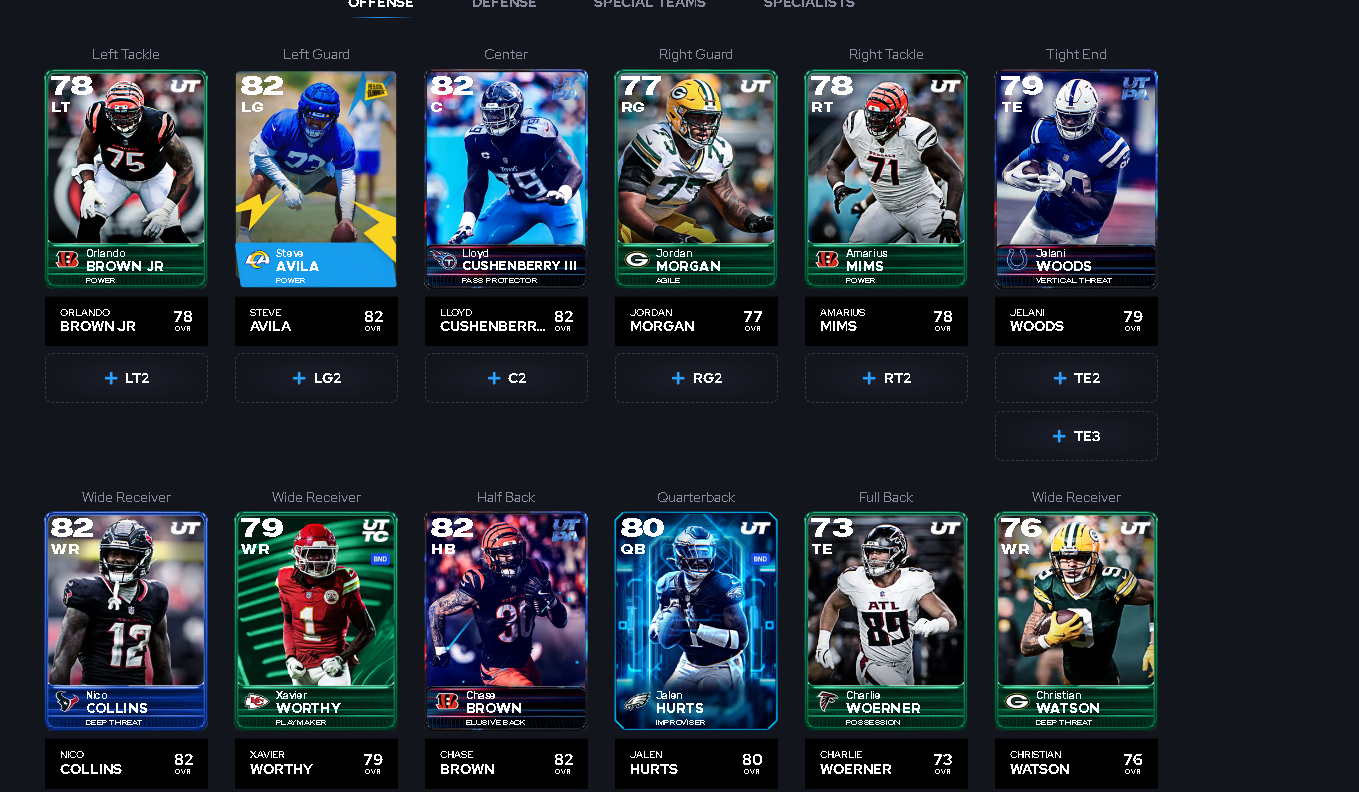Fill the TE3 depth slot
Screen dimensions: 1359x792
point(1076,436)
